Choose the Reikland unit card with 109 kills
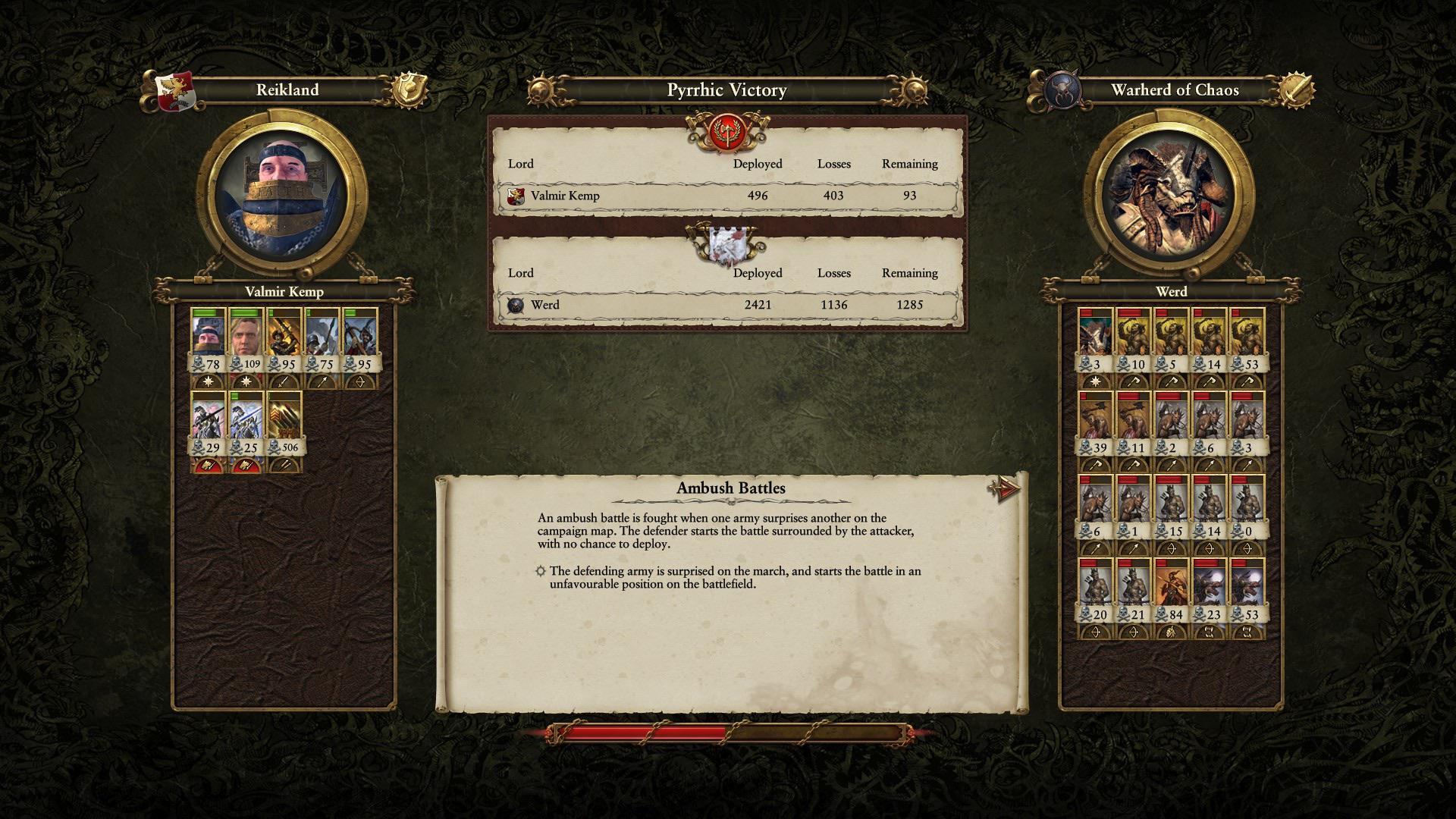Viewport: 1456px width, 819px height. tap(246, 341)
